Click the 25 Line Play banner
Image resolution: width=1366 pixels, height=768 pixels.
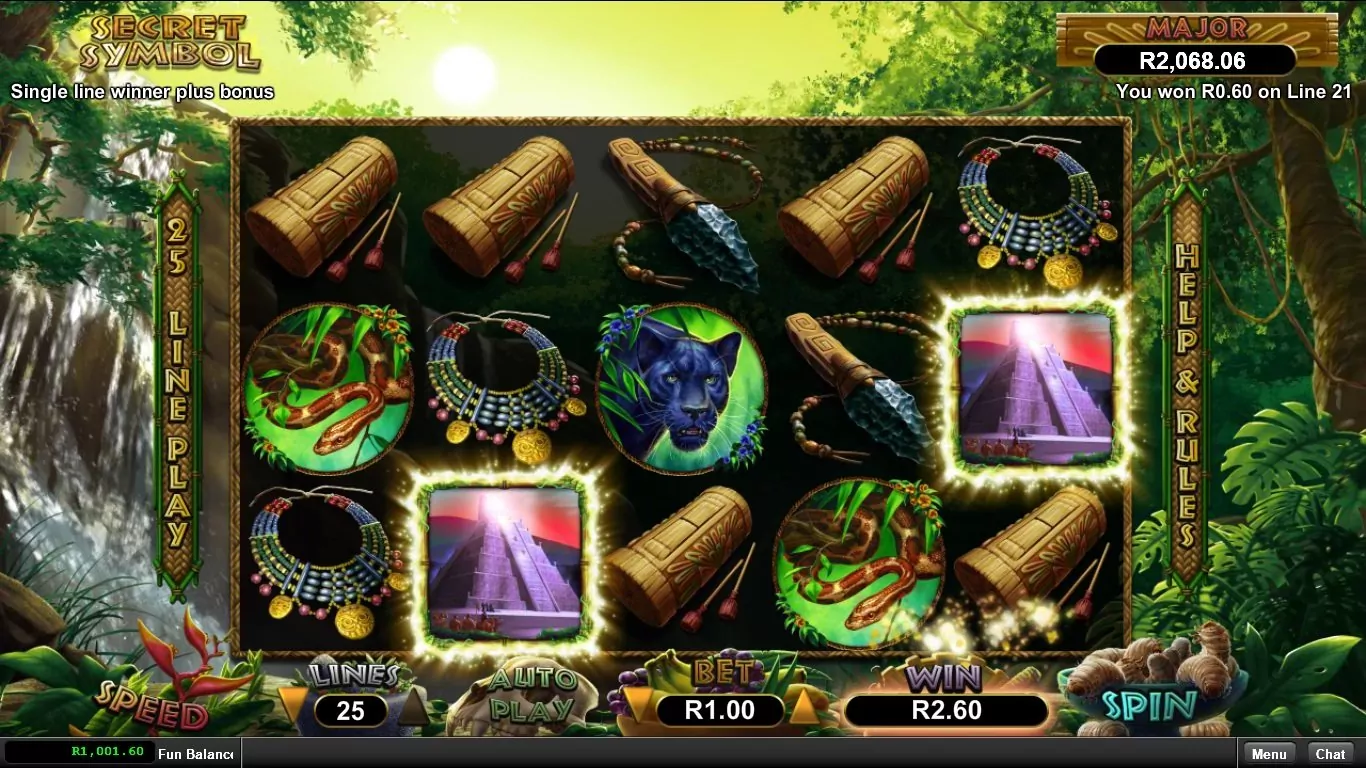point(177,390)
